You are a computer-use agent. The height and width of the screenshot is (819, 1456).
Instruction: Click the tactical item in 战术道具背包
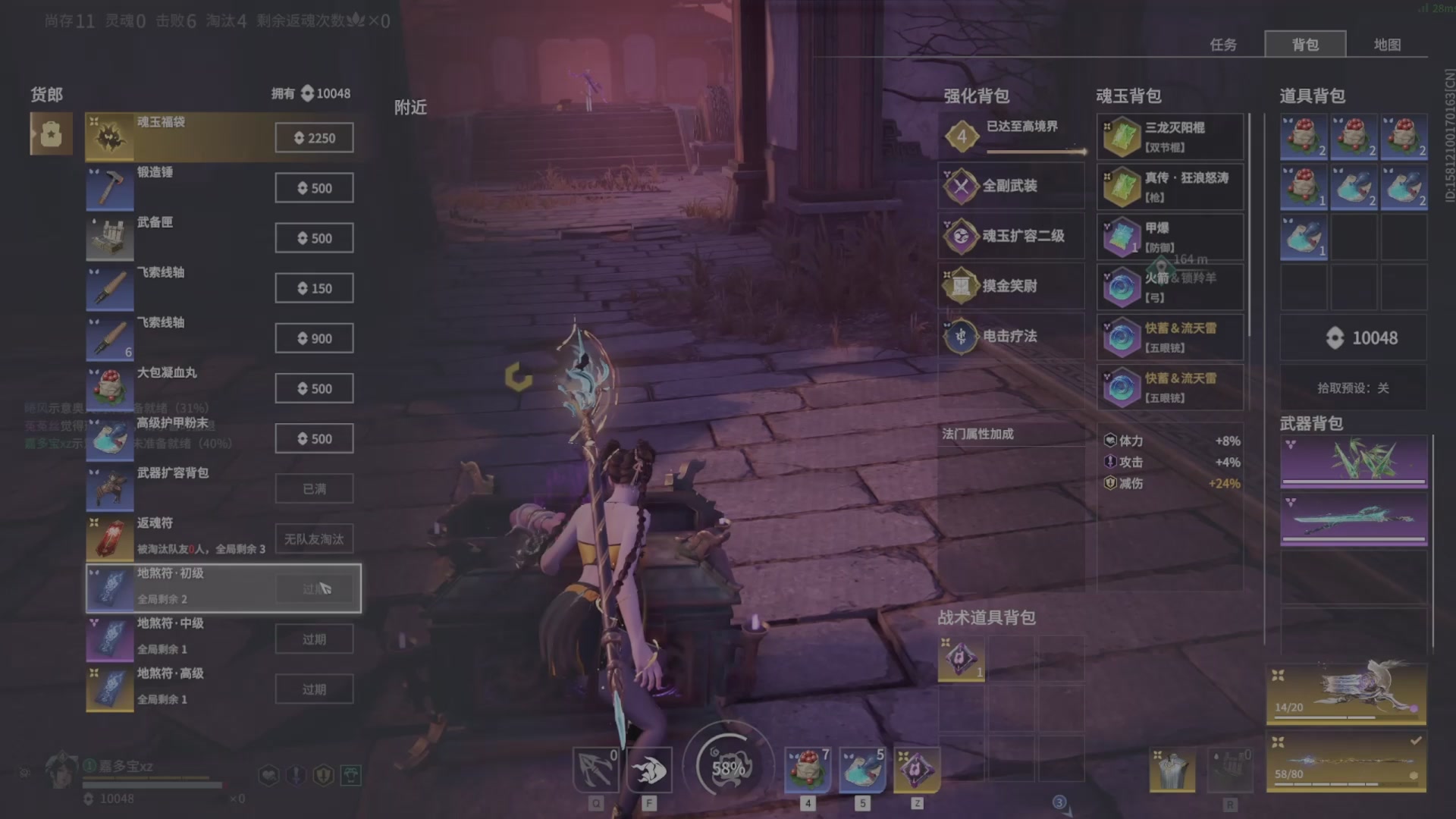961,659
